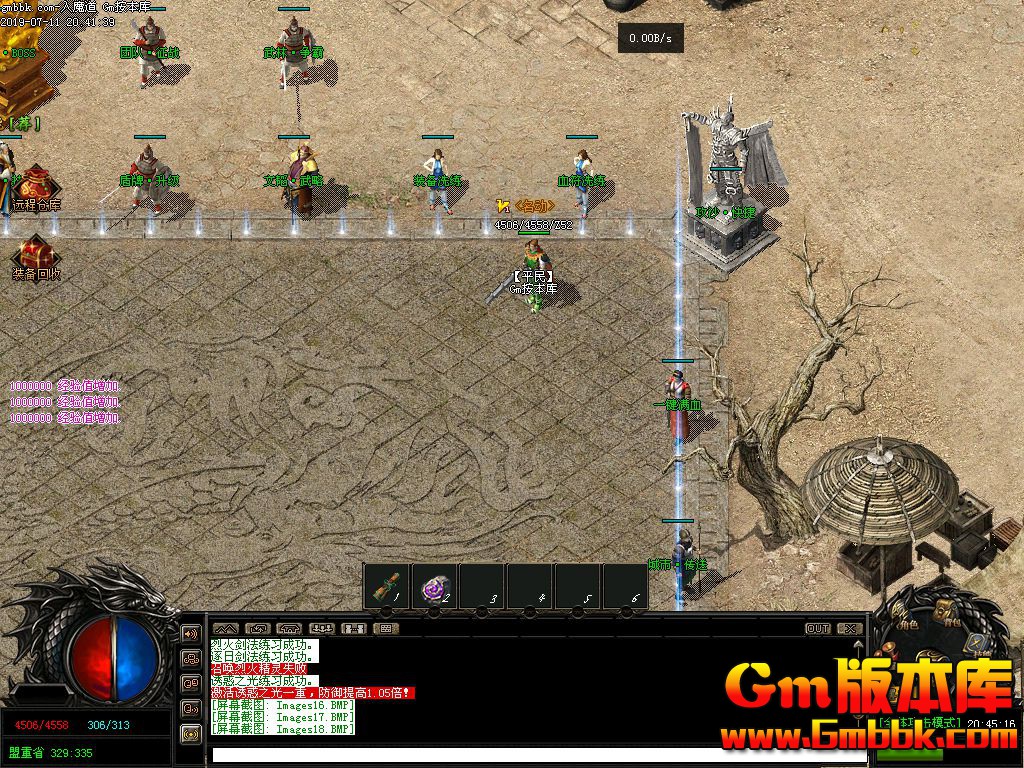1024x768 pixels.
Task: Close the chat panel with the X button
Action: [849, 629]
